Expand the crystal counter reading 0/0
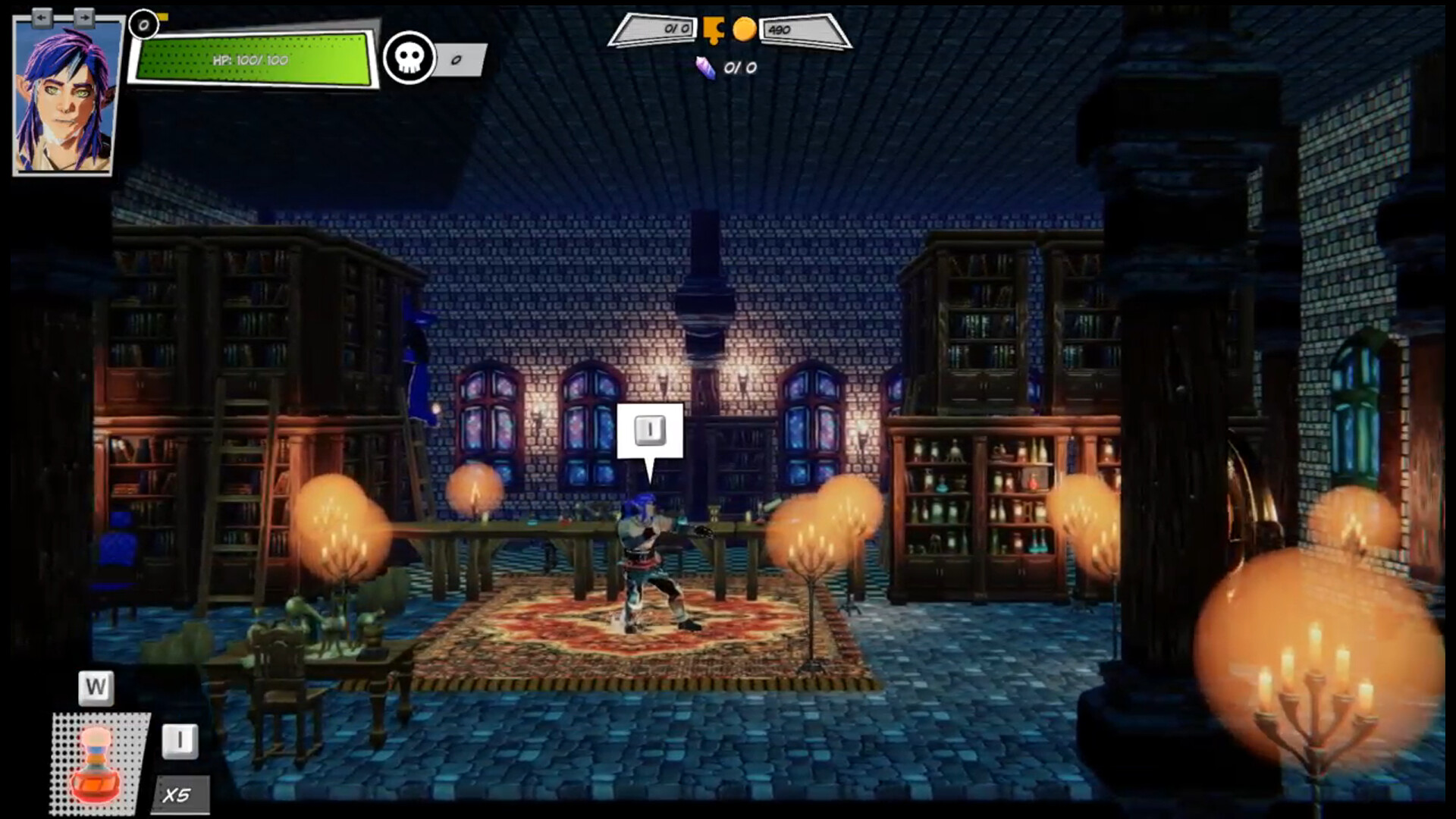Screen dimensions: 1456x819 coord(739,67)
